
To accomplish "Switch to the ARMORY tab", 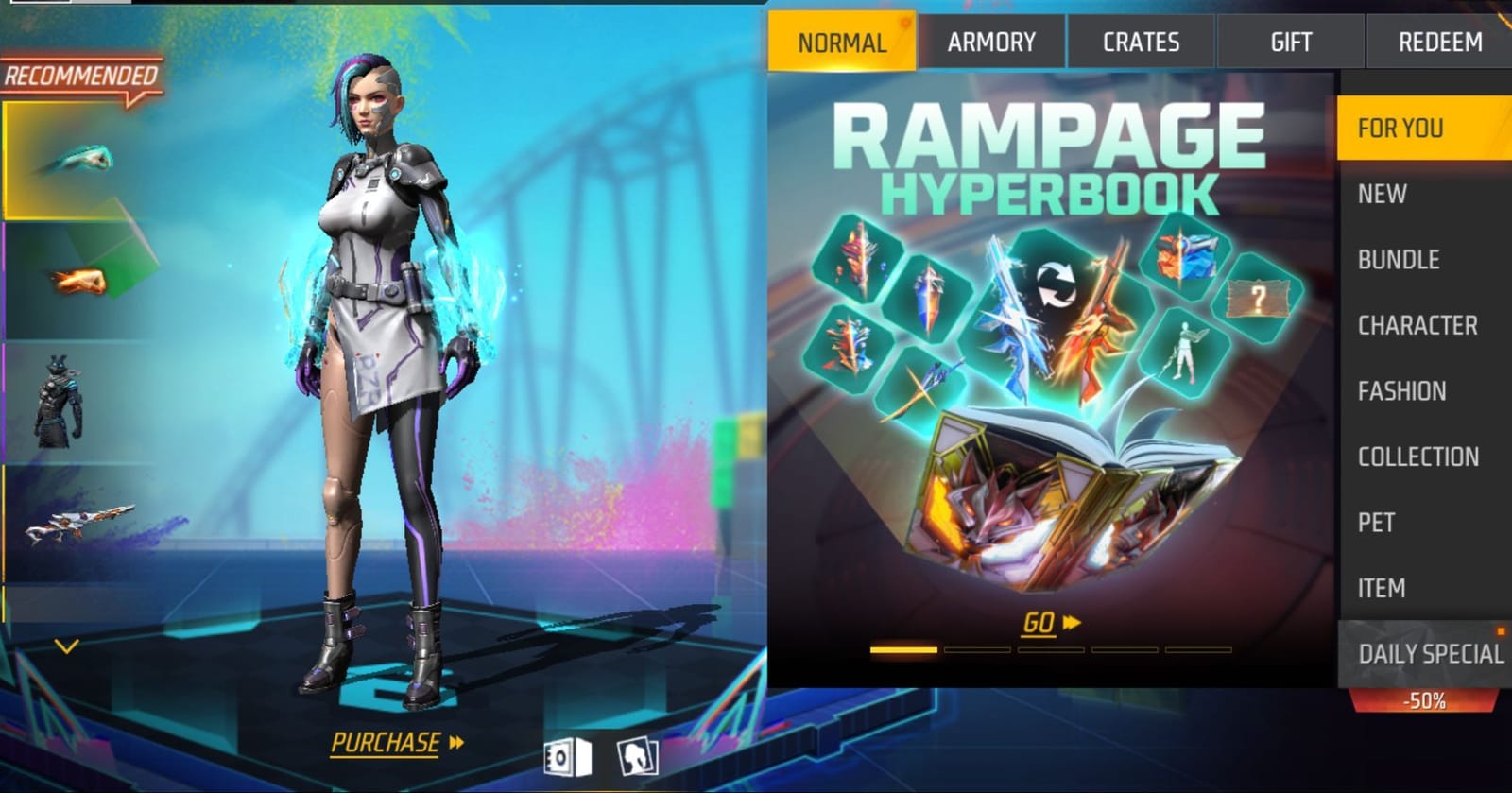I will point(992,41).
